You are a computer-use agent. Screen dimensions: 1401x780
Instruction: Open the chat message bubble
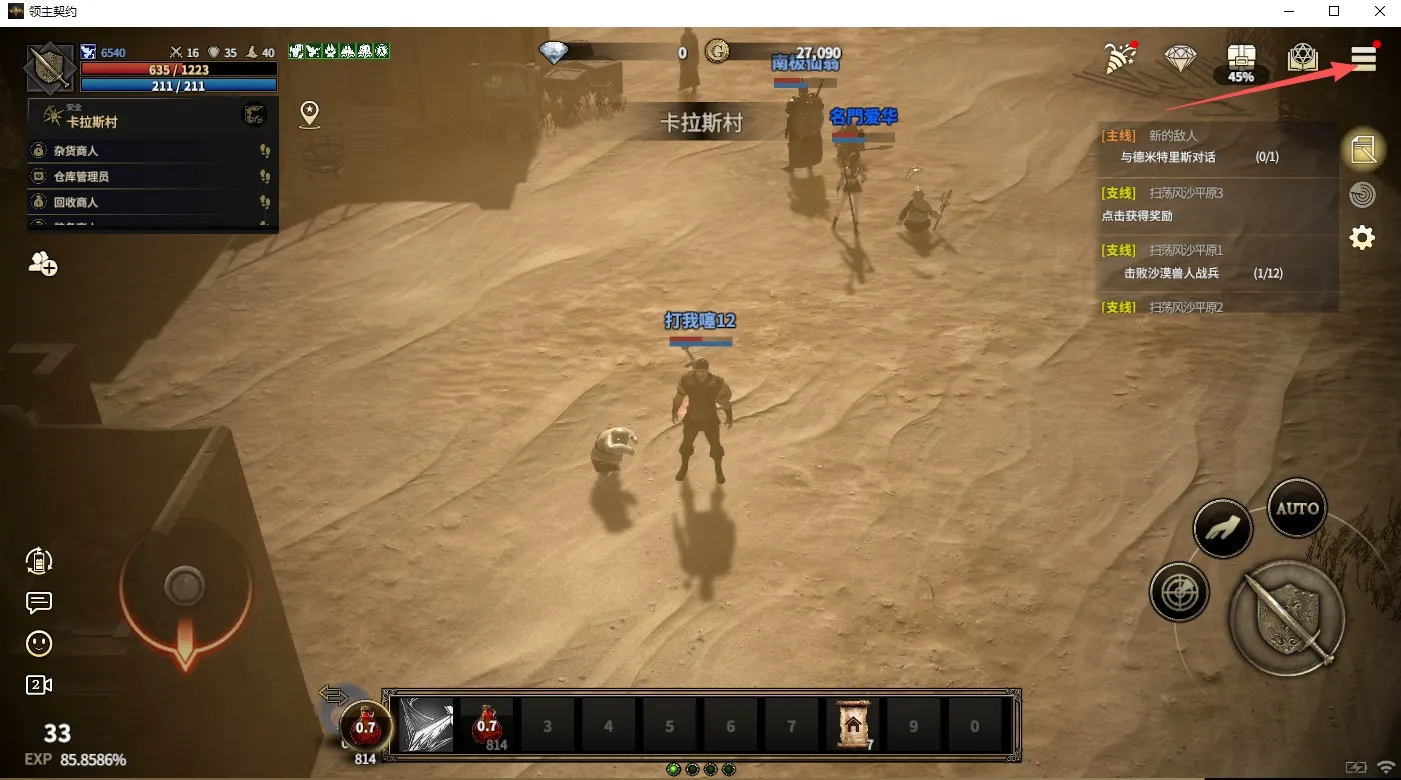(x=38, y=602)
